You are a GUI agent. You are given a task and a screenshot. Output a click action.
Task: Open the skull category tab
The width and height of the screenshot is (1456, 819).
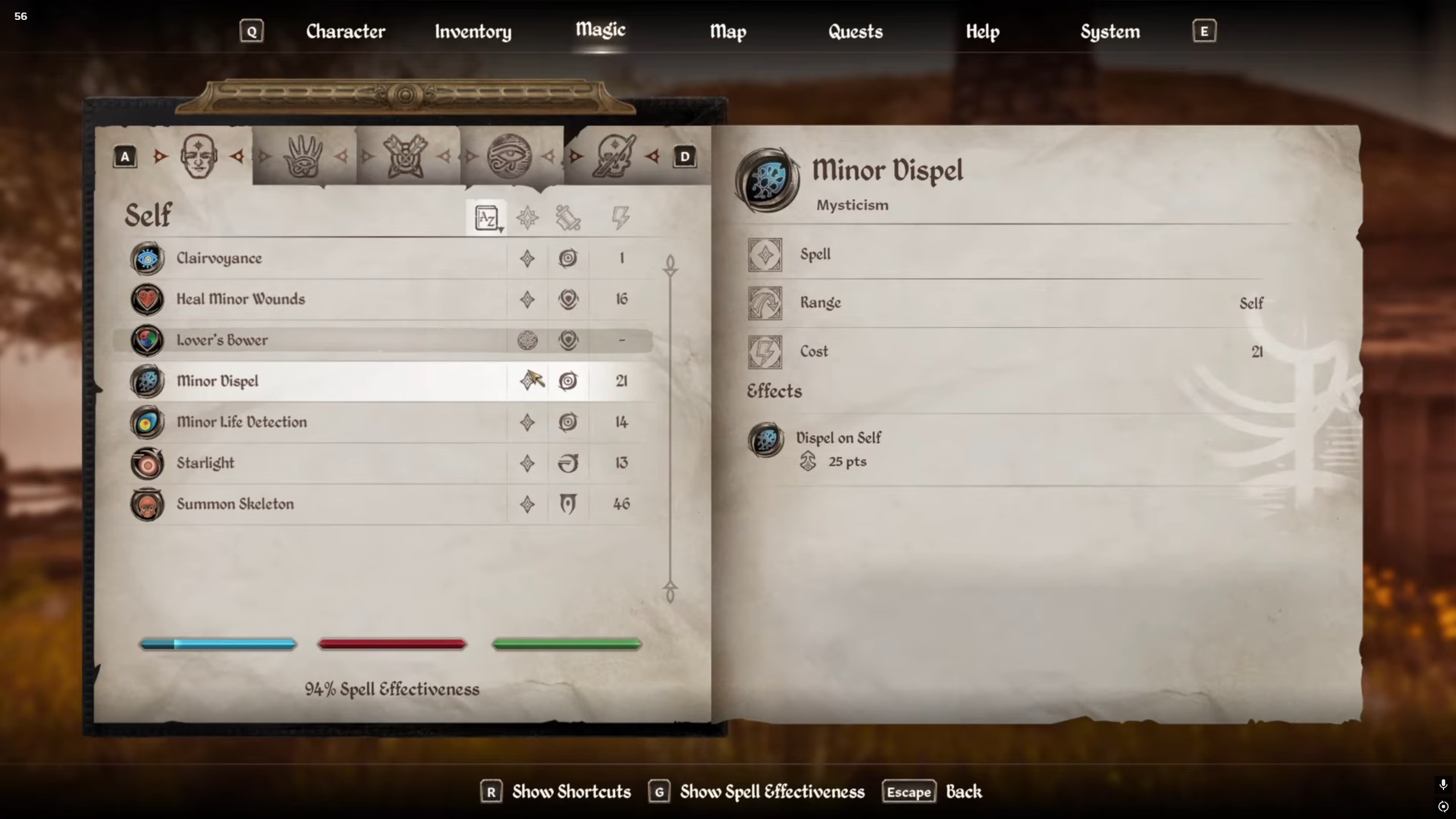click(613, 156)
